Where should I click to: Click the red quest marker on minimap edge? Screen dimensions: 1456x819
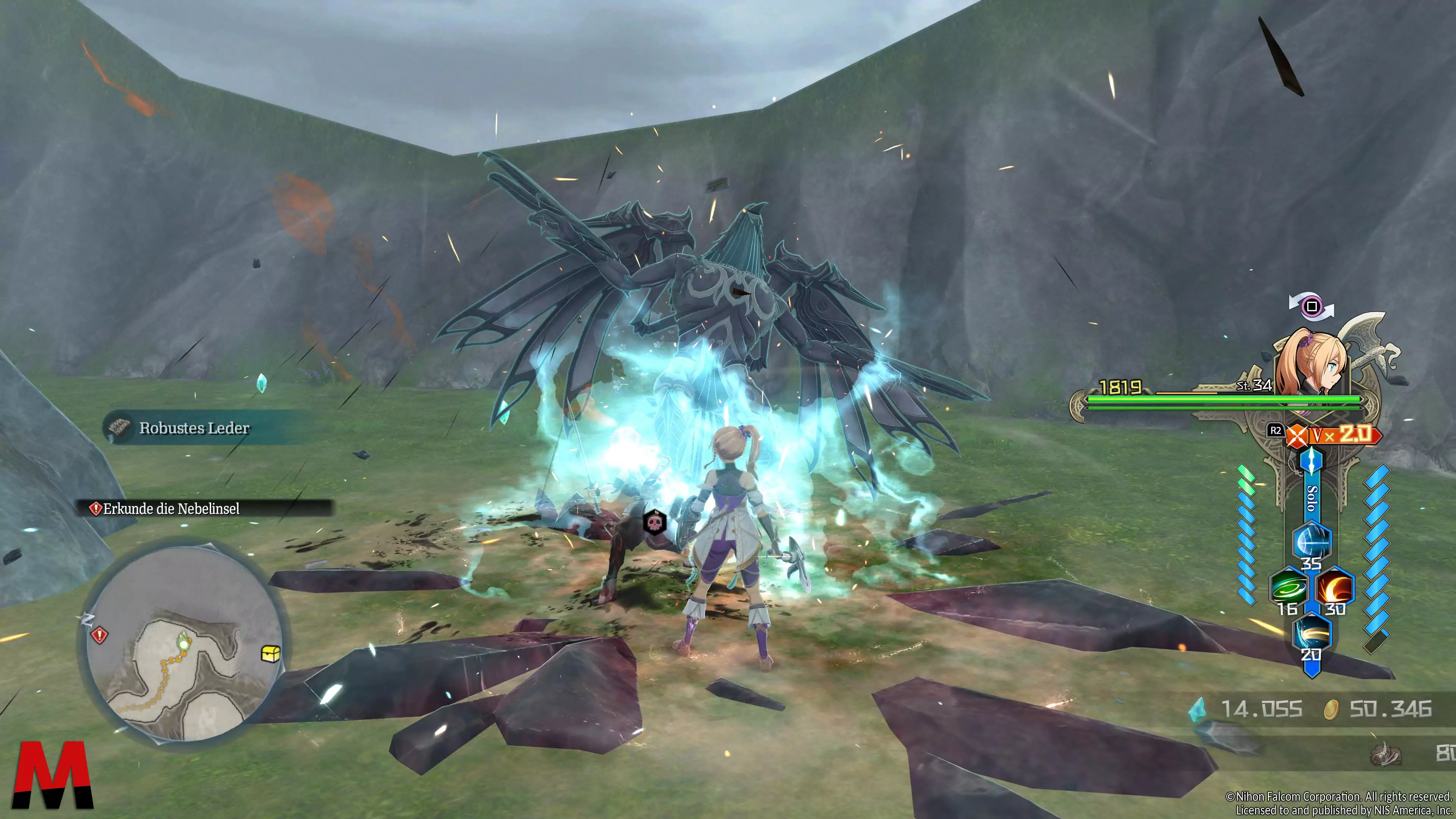[x=100, y=635]
